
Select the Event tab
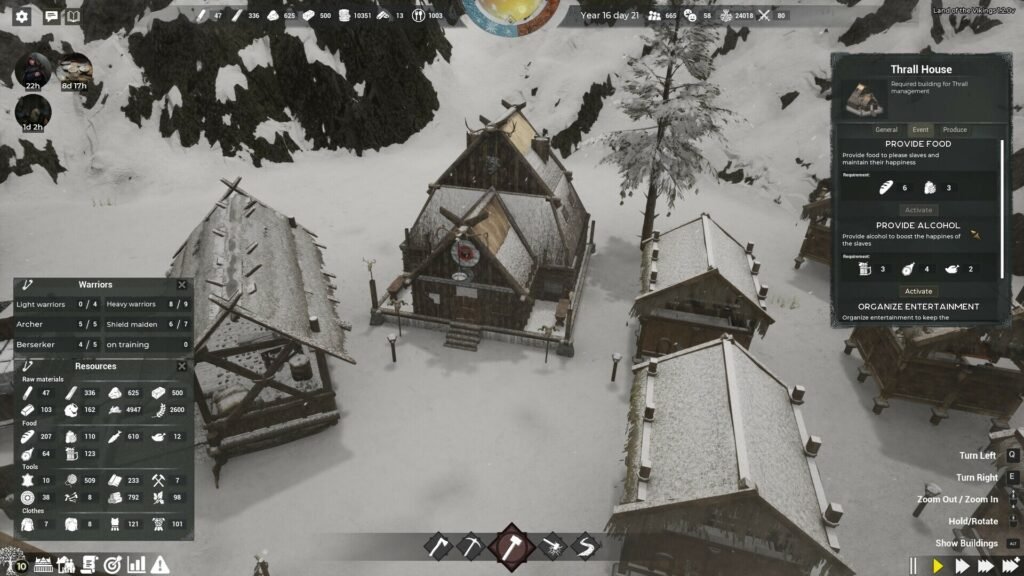click(x=920, y=130)
